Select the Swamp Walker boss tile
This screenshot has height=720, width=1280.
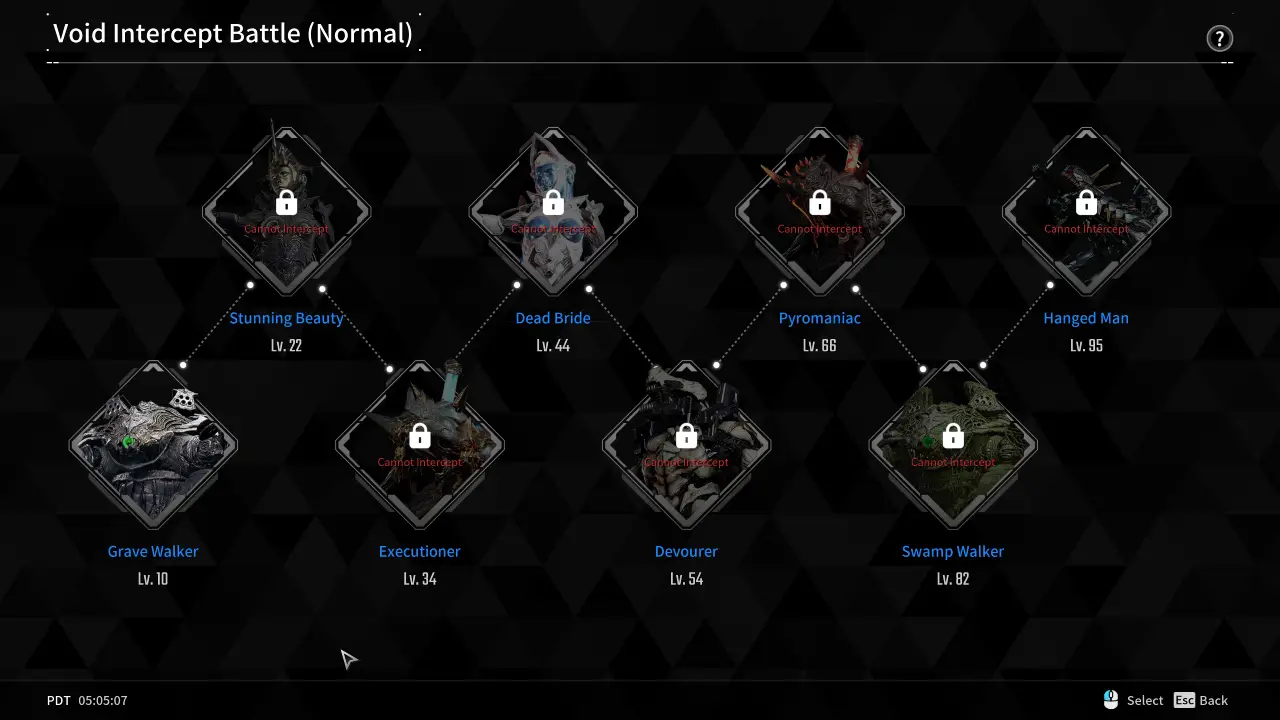click(x=953, y=445)
